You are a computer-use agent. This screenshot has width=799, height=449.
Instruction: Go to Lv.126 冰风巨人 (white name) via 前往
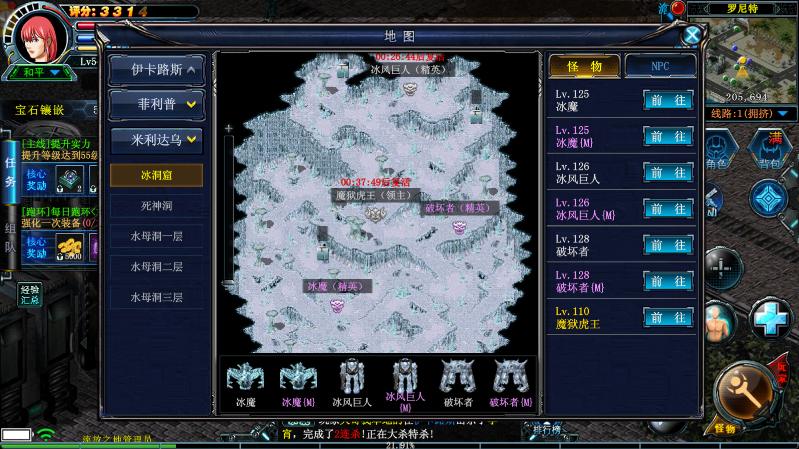coord(668,173)
